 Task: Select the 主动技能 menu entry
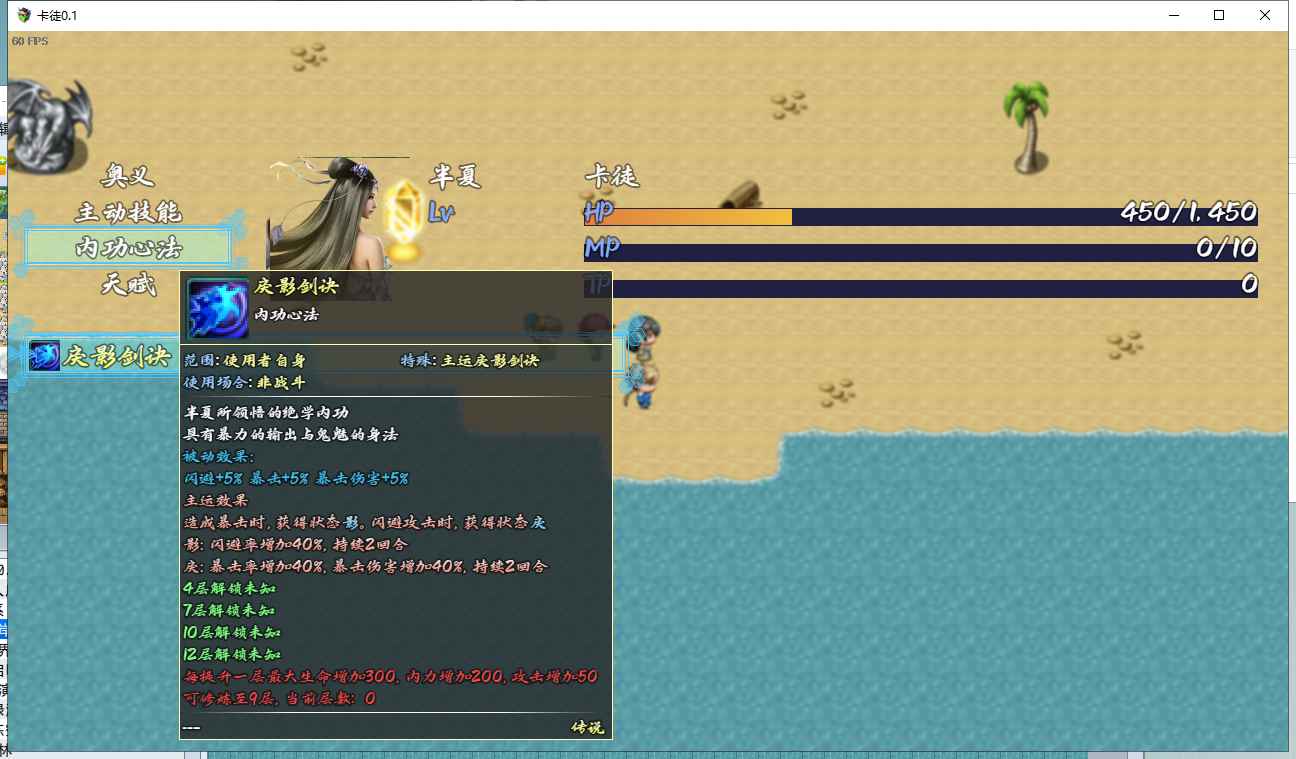pos(128,212)
